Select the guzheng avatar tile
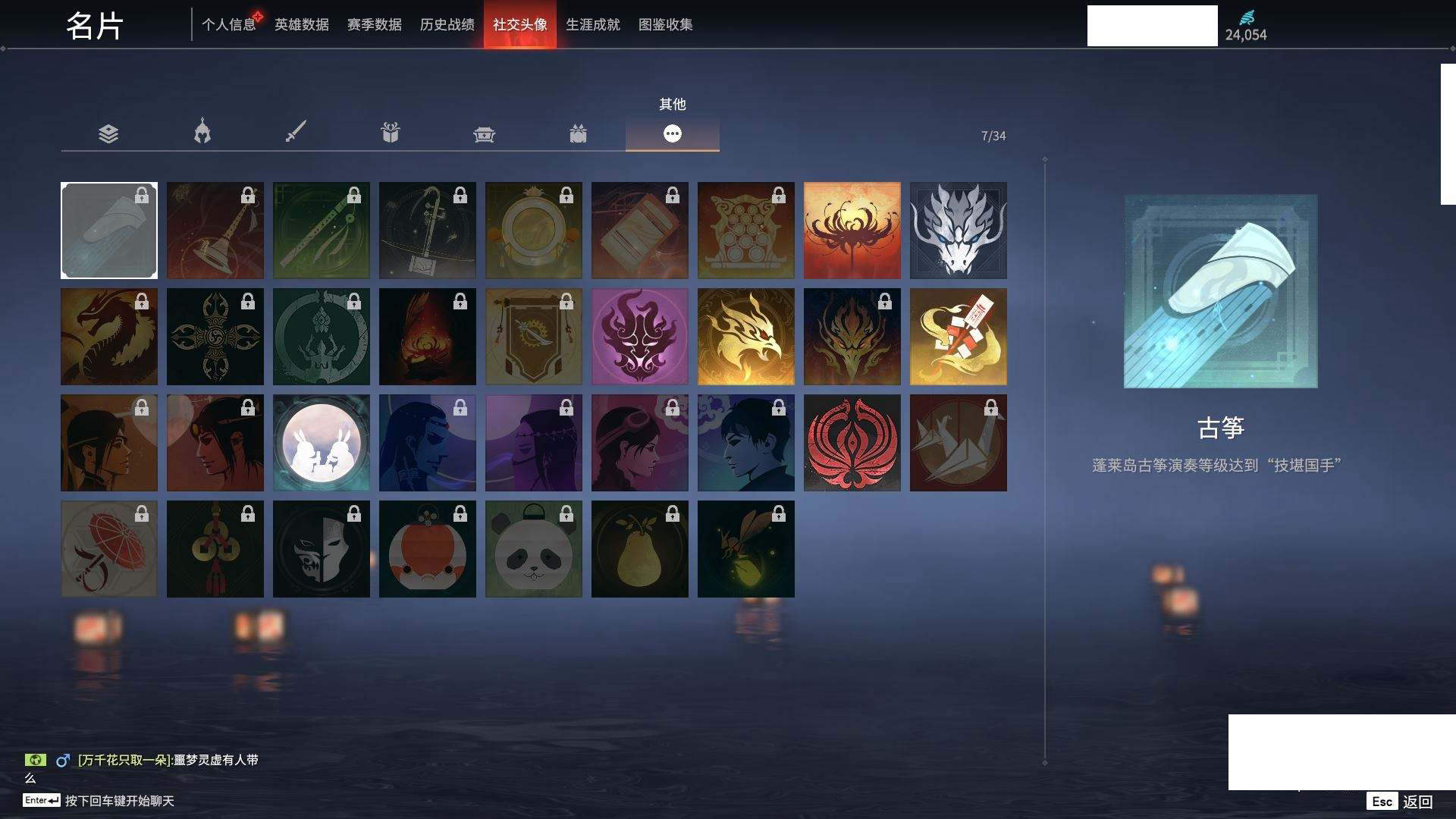Viewport: 1456px width, 819px height. pyautogui.click(x=108, y=231)
